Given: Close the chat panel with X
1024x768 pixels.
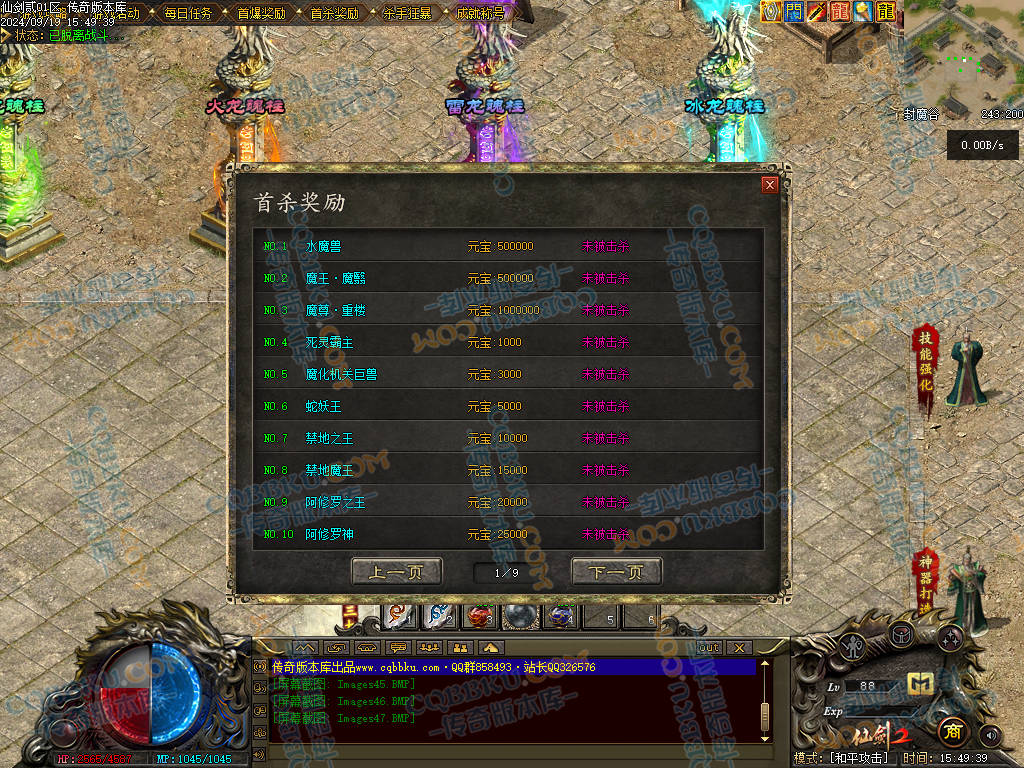Looking at the screenshot, I should (738, 648).
